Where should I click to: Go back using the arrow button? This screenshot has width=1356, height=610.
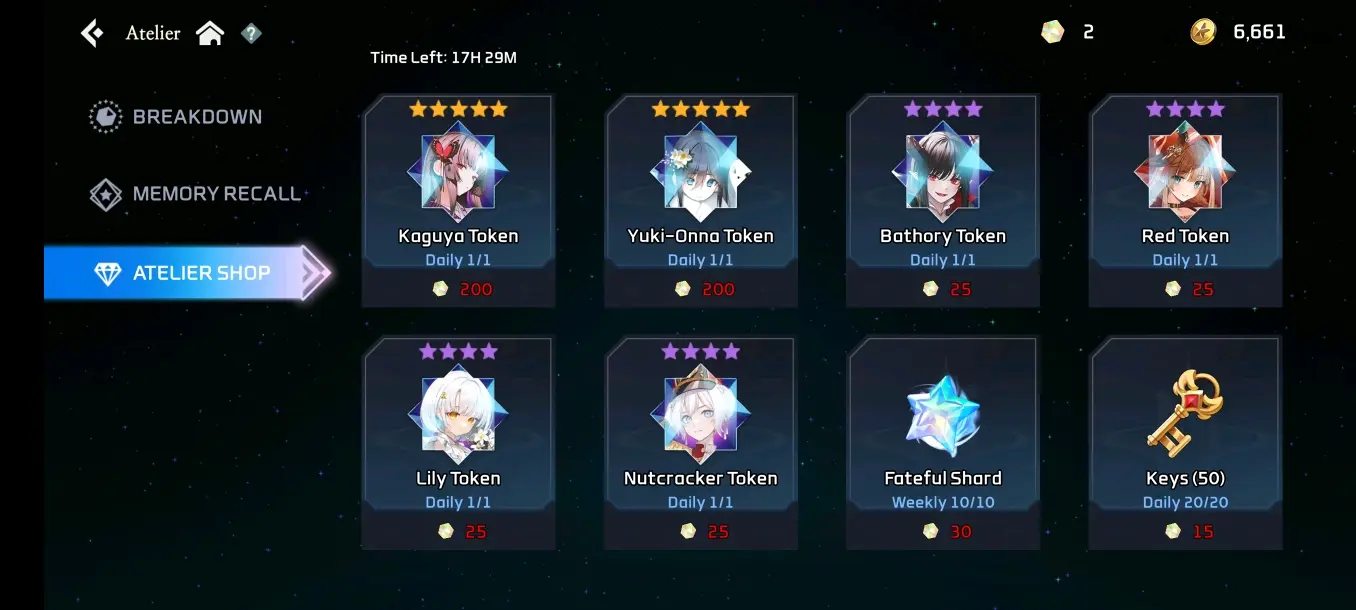click(x=92, y=33)
